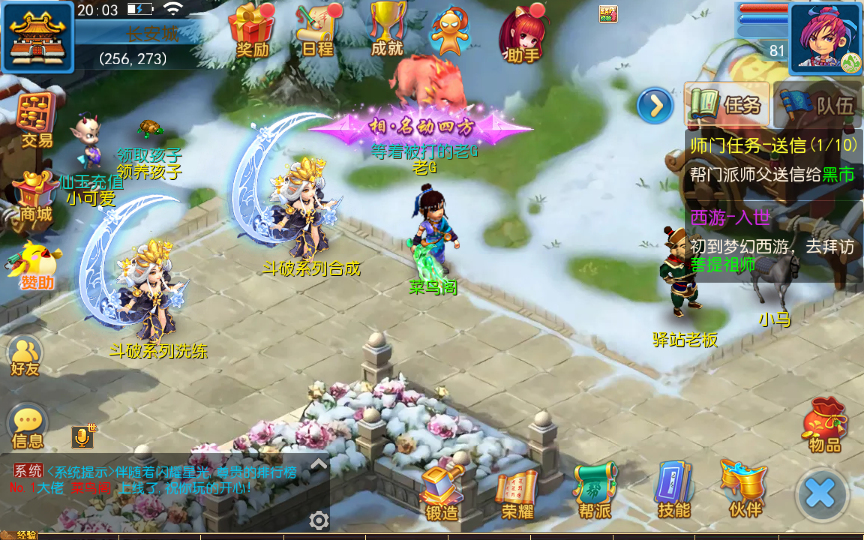Open the 物品 inventory bag
Image resolution: width=864 pixels, height=540 pixels.
coord(825,424)
